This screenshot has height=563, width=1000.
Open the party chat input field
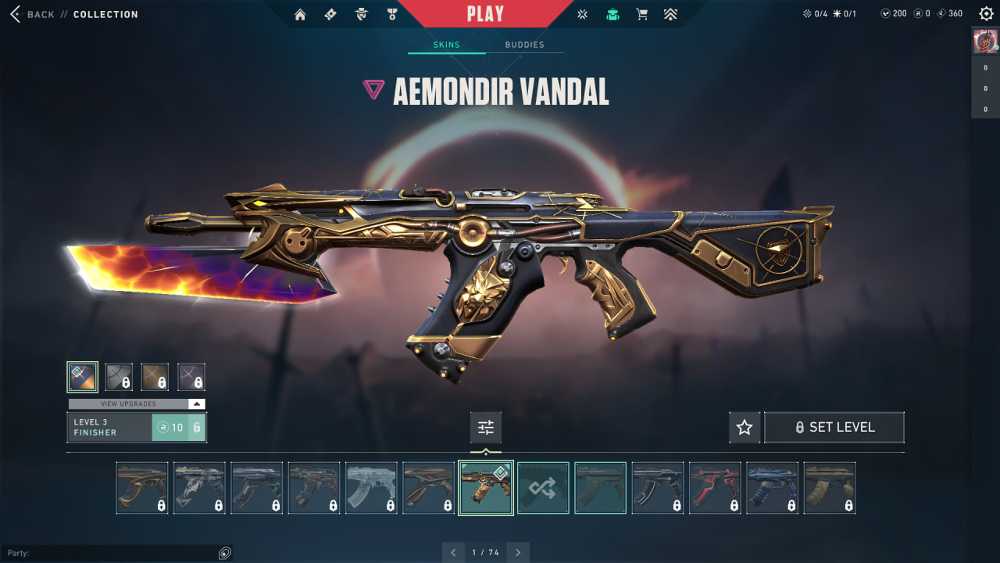(110, 553)
